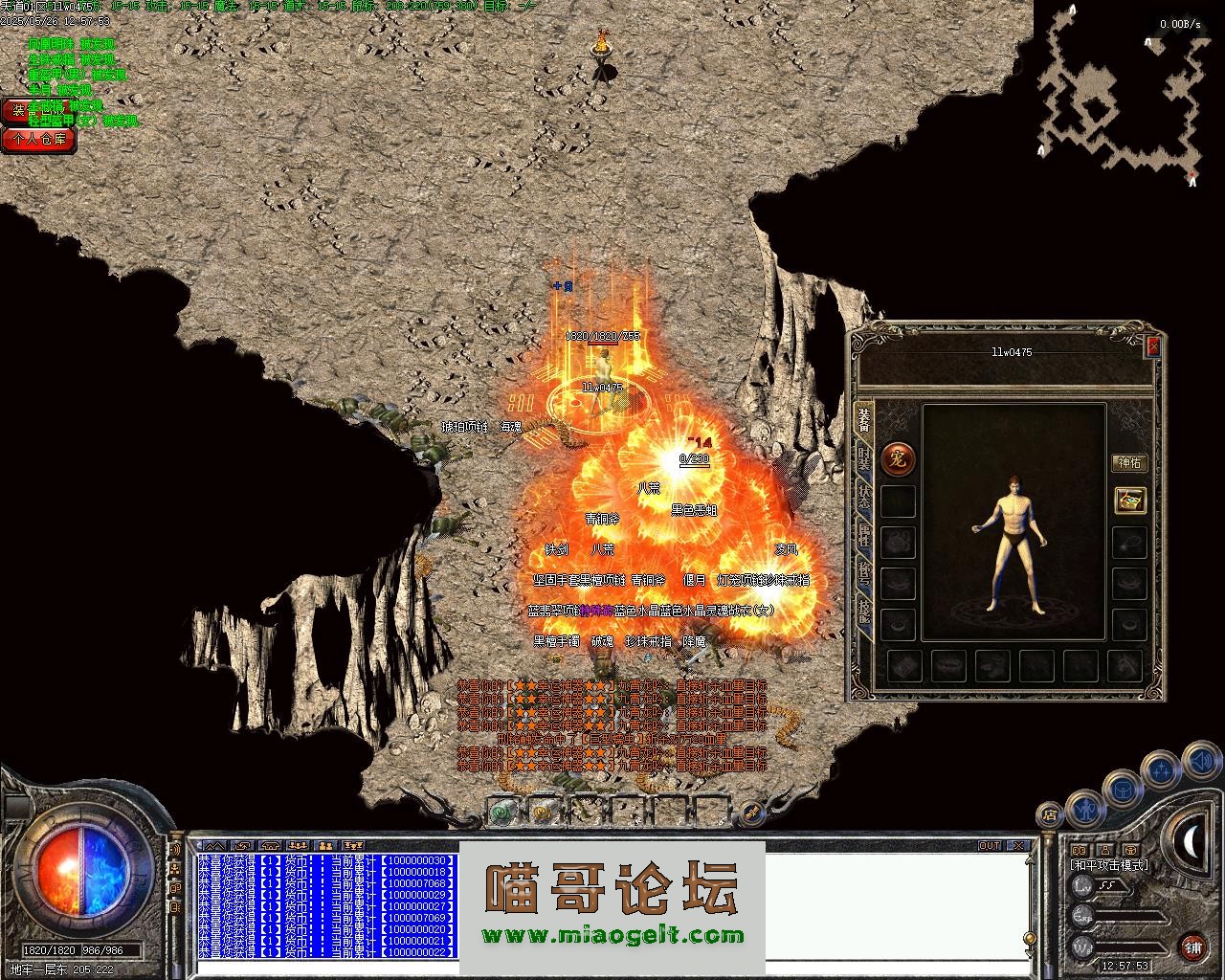Viewport: 1225px width, 980px height.
Task: Close the llw0475 character panel
Action: click(1153, 346)
